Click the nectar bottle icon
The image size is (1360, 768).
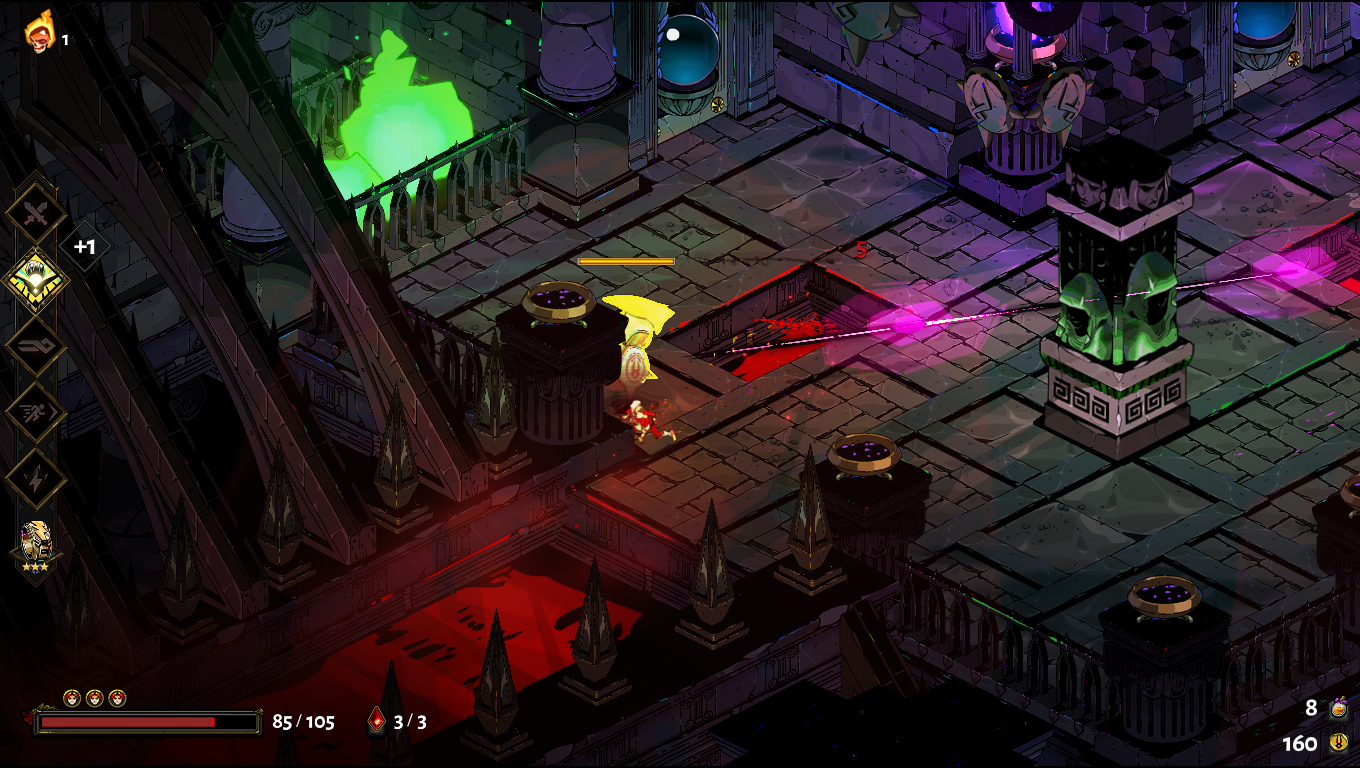(x=1339, y=709)
